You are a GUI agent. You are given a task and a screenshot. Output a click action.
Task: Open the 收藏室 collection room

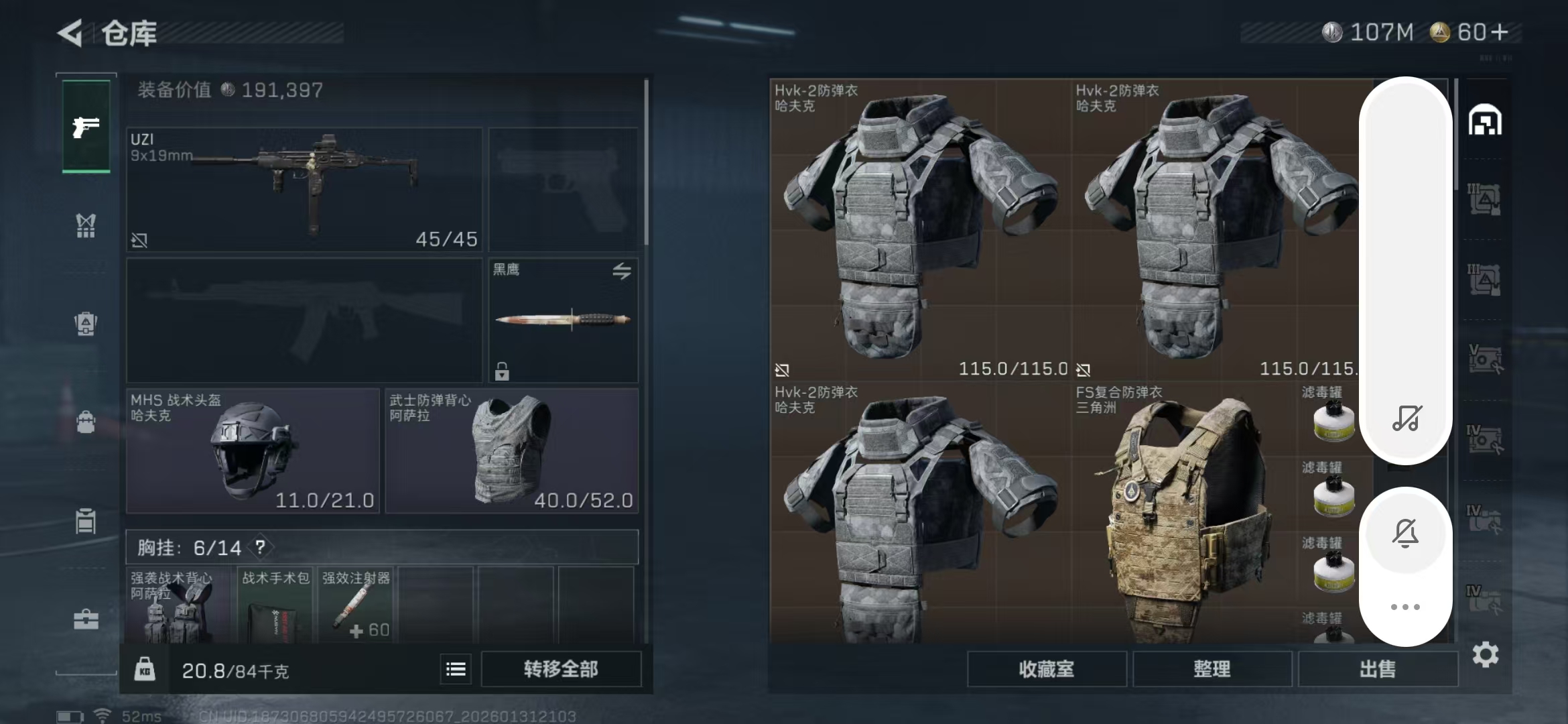[1046, 669]
